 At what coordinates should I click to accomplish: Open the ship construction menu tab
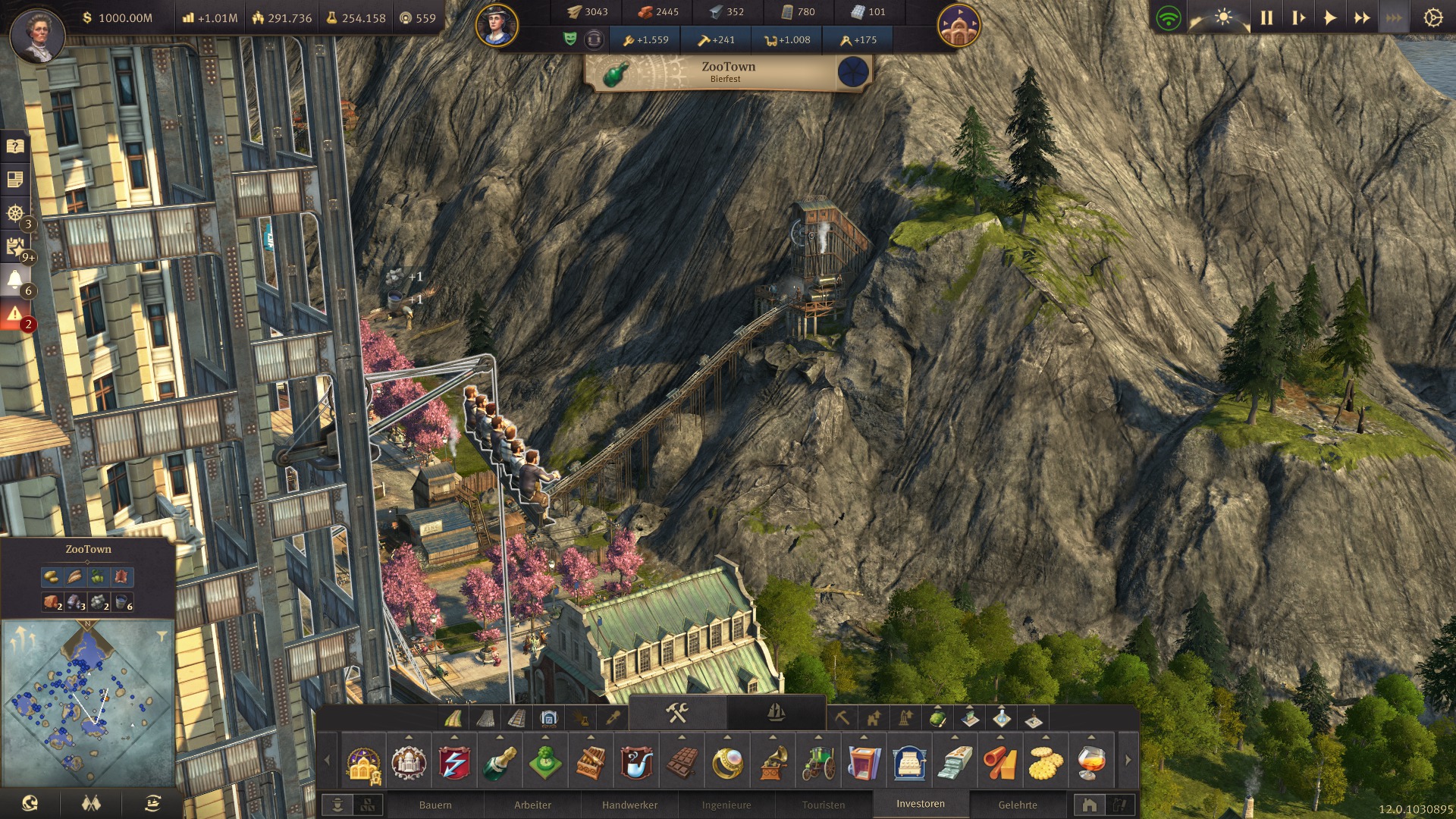coord(776,713)
